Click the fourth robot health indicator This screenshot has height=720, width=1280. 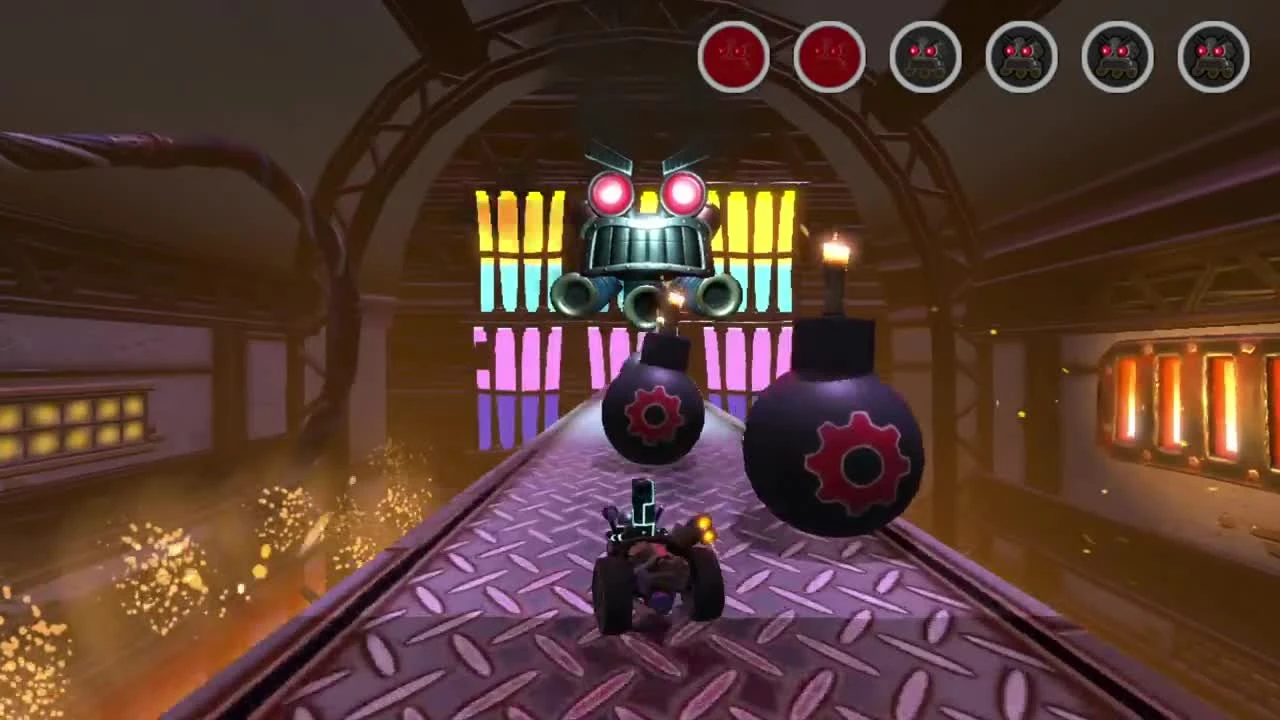[1022, 57]
